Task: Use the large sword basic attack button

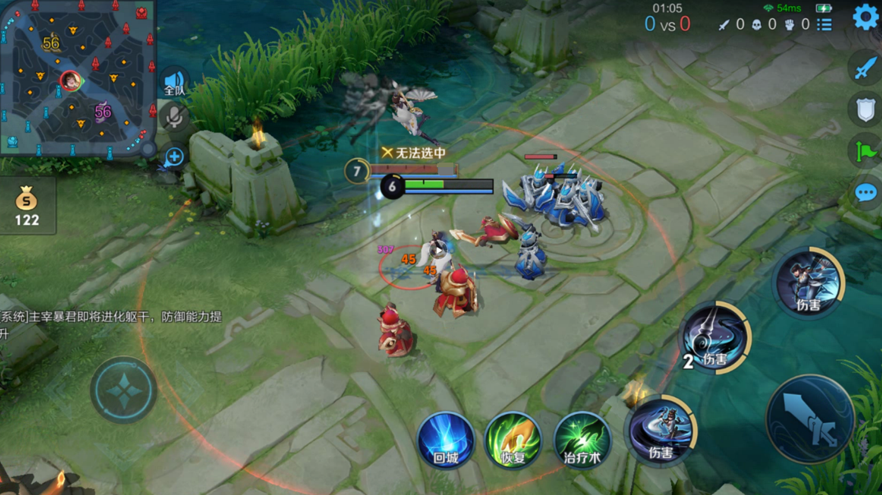Action: (810, 419)
